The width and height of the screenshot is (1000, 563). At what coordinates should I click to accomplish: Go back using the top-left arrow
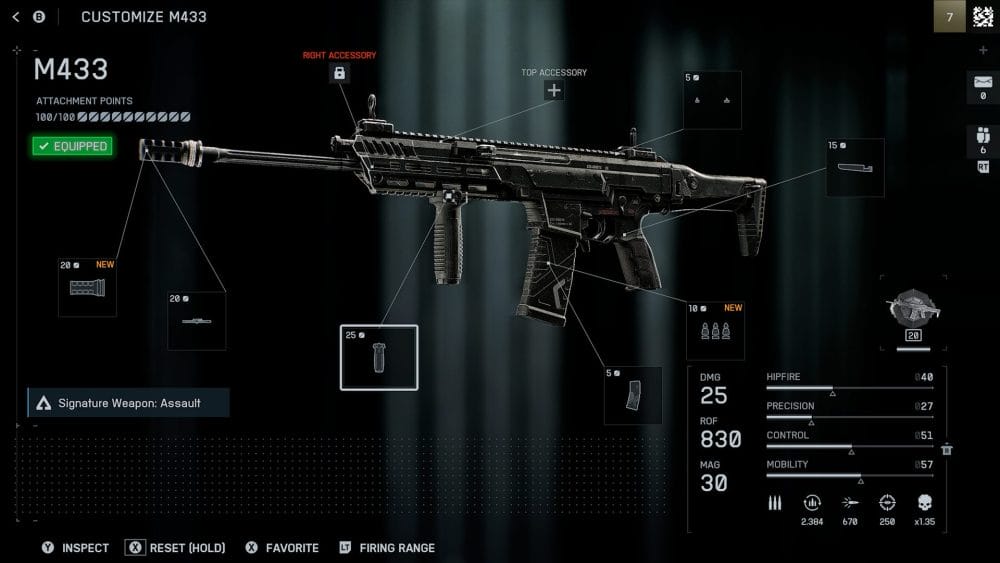[x=15, y=17]
